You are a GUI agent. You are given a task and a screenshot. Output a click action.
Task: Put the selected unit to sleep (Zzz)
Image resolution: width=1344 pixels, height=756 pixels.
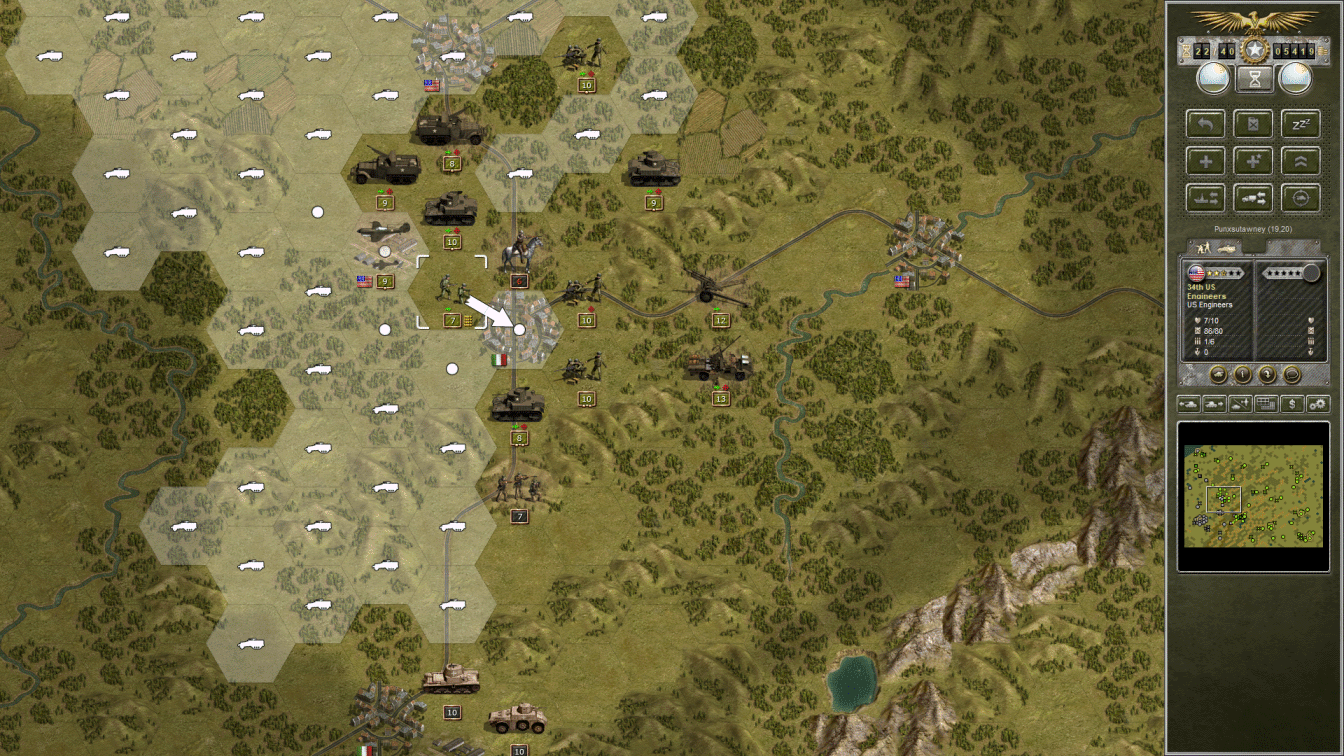tap(1300, 124)
